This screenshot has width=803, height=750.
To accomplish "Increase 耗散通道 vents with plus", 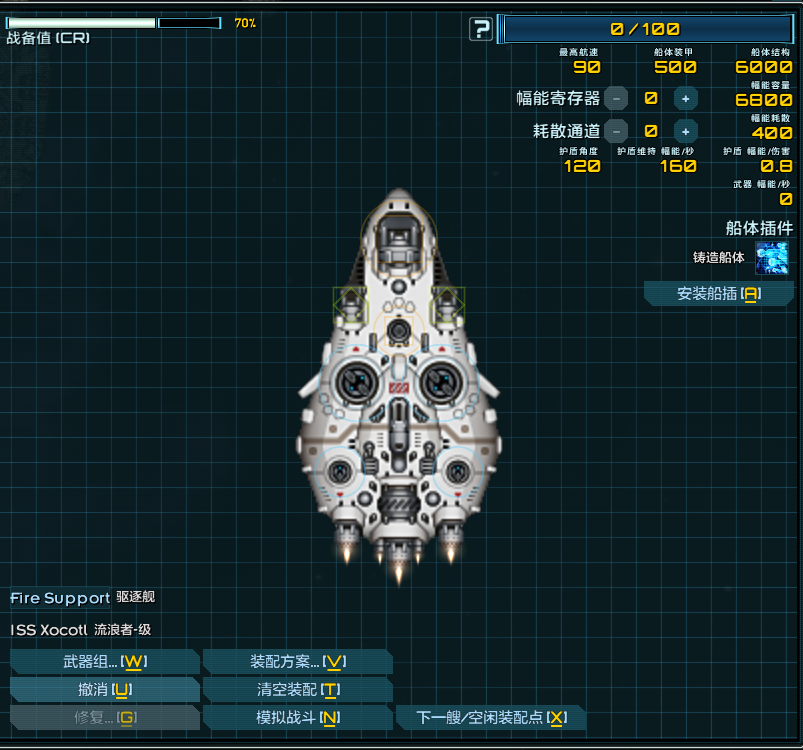I will (x=685, y=130).
